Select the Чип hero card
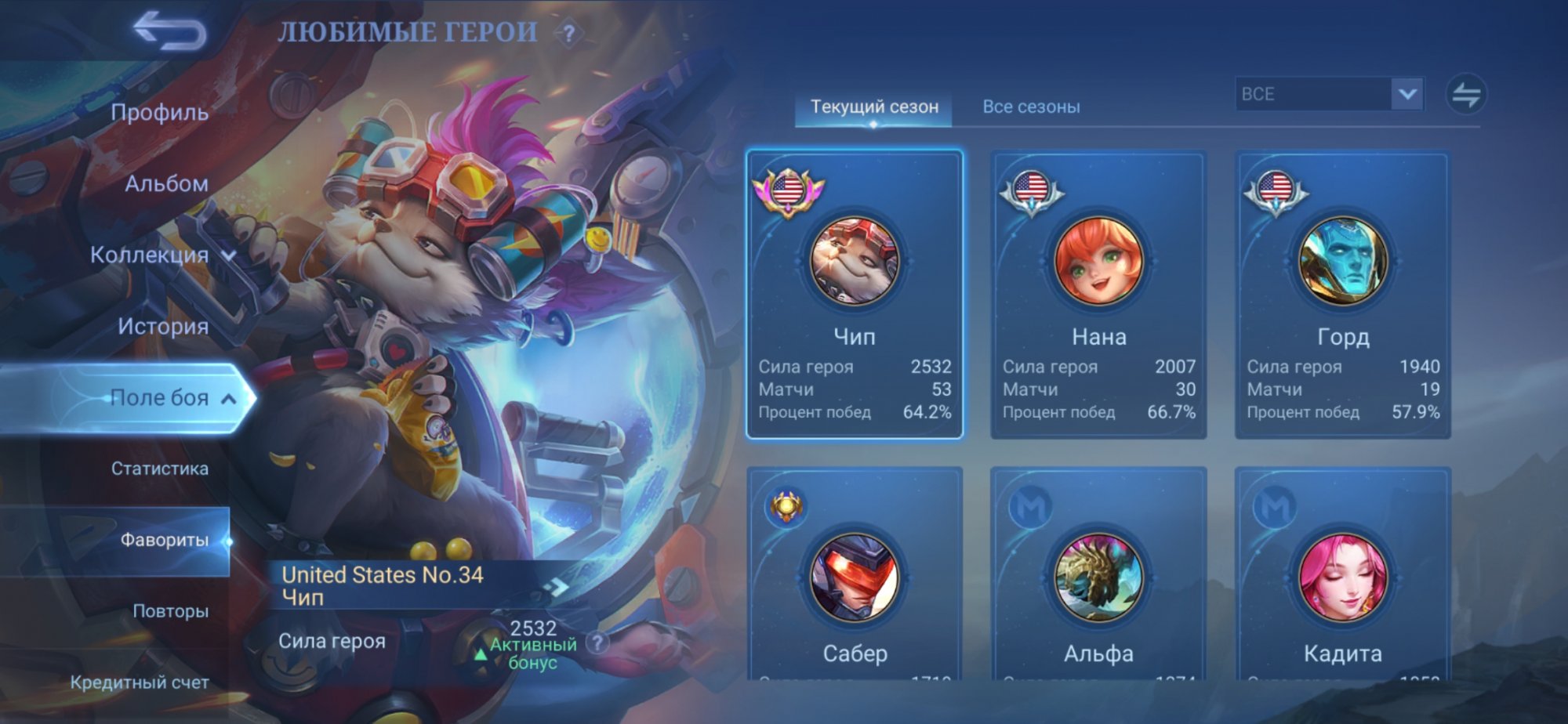Screen dimensions: 1568x724 click(855, 294)
